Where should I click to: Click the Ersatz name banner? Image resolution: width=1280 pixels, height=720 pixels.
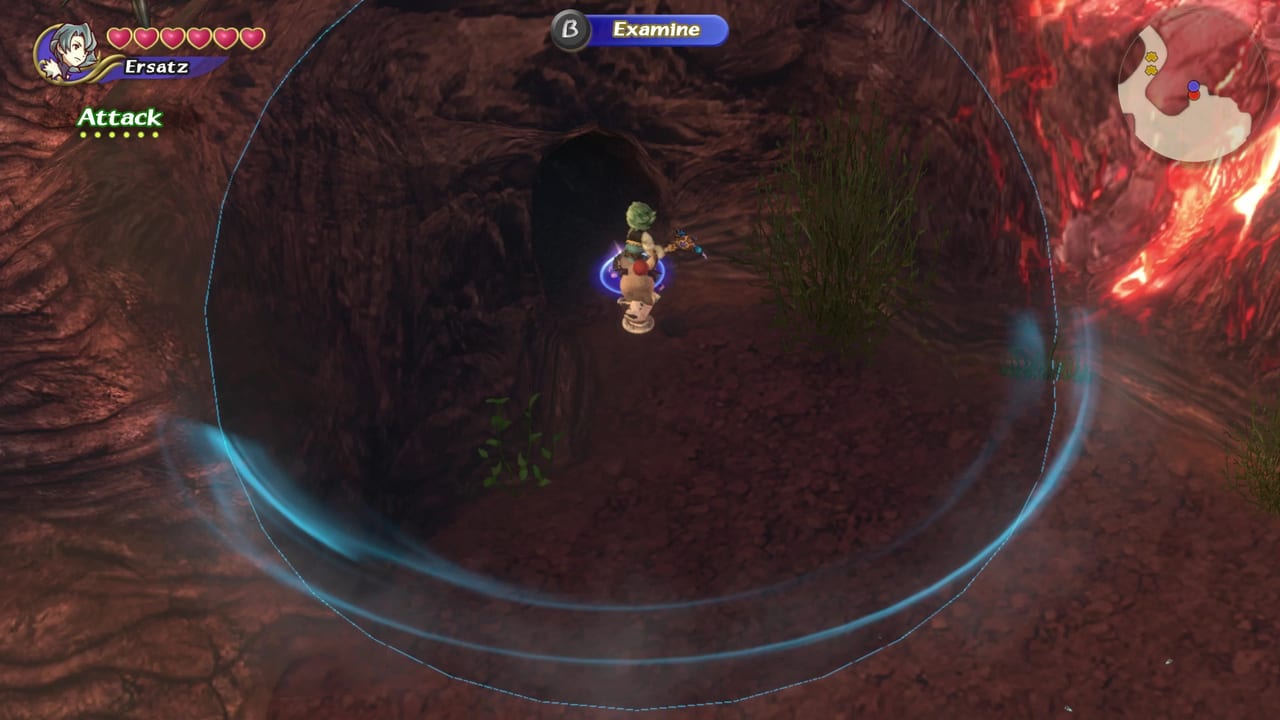tap(156, 65)
